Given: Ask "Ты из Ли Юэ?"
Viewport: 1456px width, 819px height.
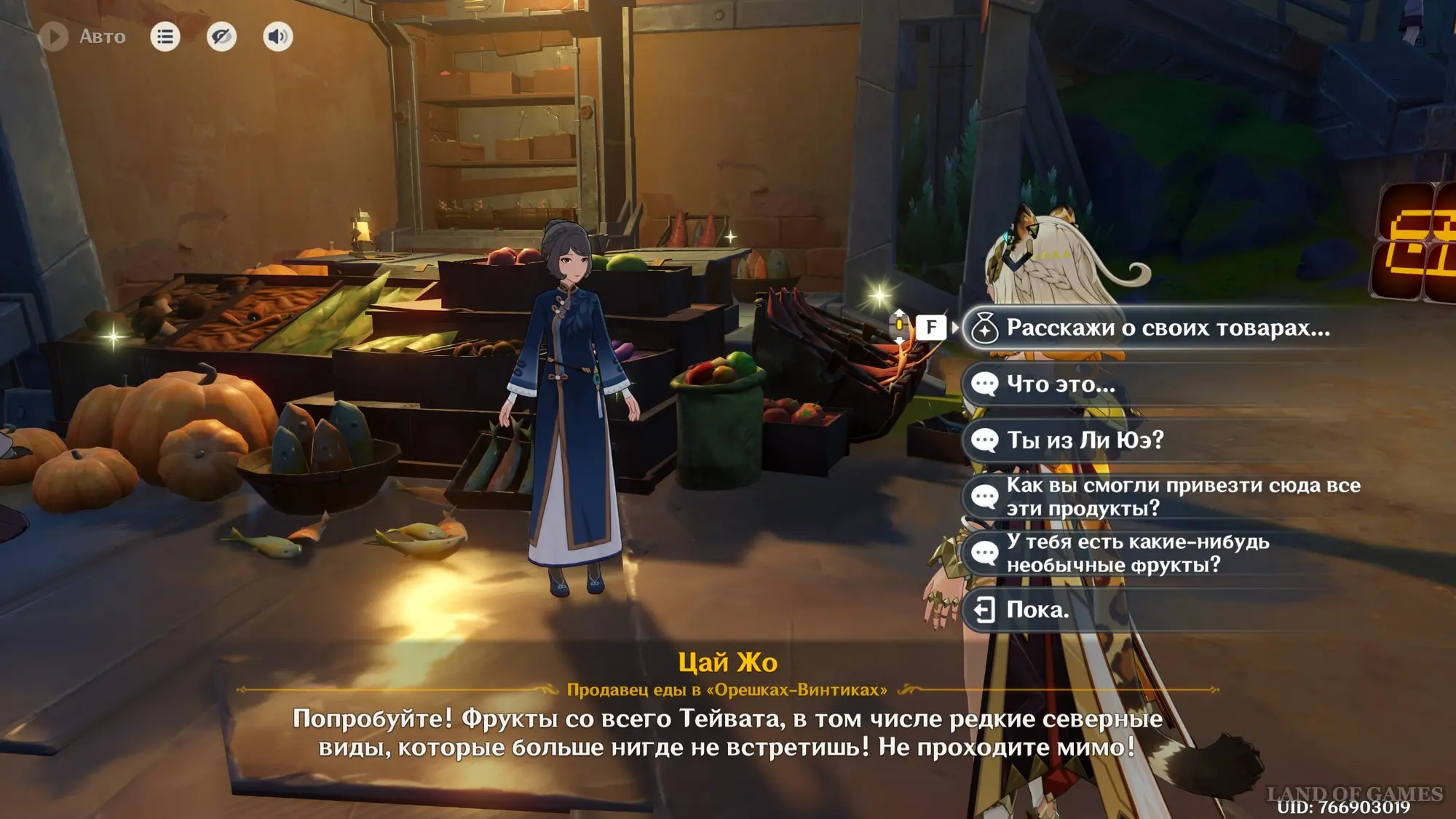Looking at the screenshot, I should (x=1085, y=440).
